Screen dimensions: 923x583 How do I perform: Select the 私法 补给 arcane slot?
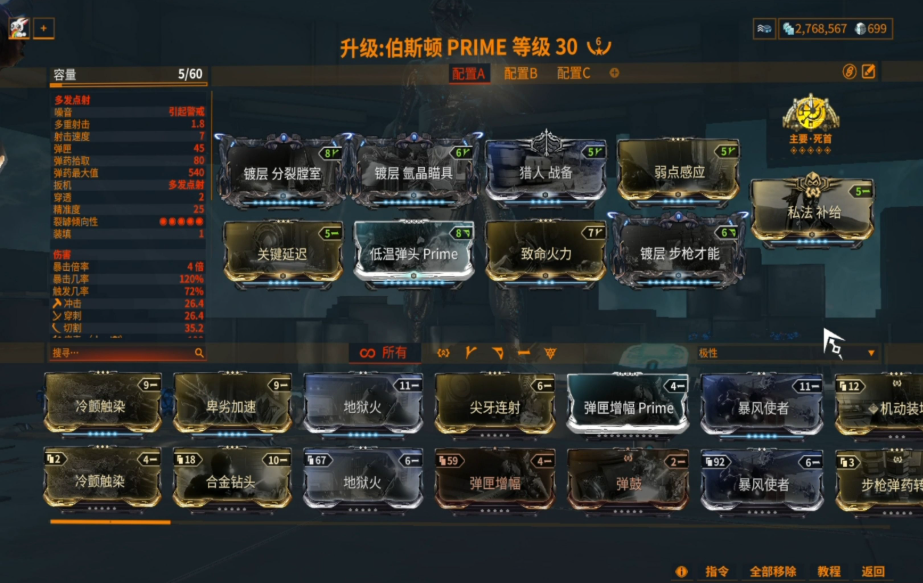coord(811,211)
